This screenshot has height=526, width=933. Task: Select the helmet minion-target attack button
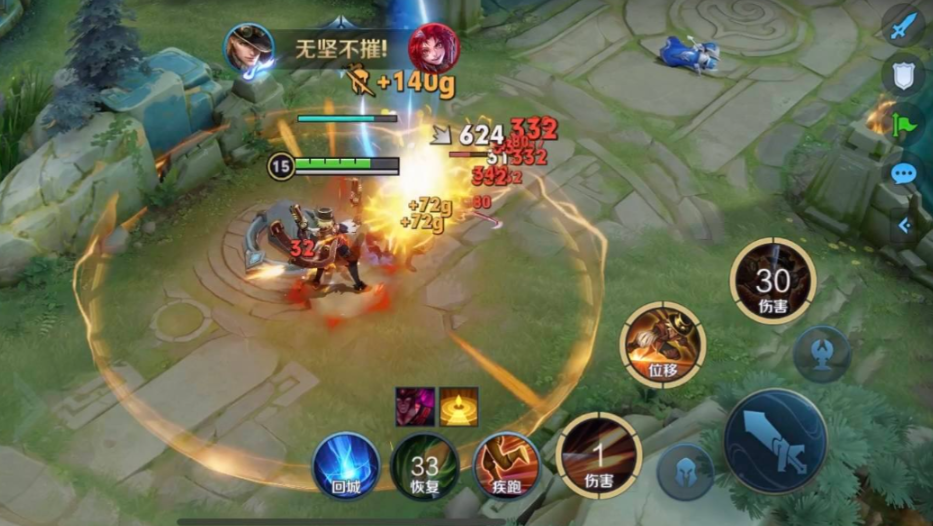click(686, 471)
